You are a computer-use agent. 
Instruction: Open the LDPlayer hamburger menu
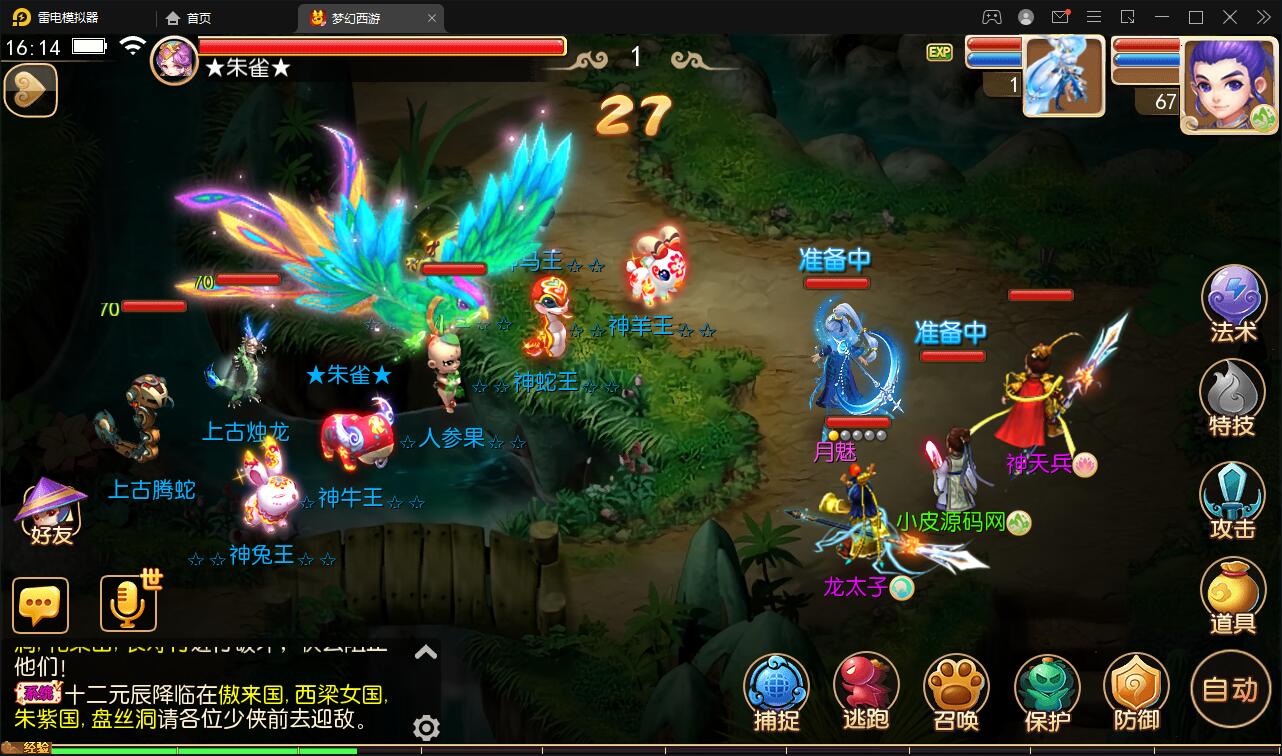[x=1094, y=17]
